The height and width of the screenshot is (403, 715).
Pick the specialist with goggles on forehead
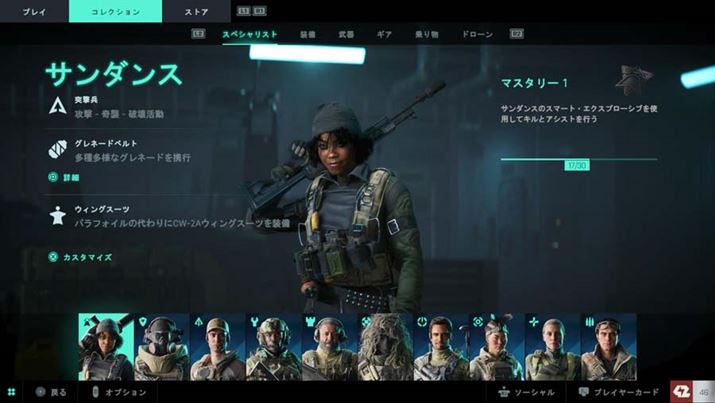[x=497, y=346]
